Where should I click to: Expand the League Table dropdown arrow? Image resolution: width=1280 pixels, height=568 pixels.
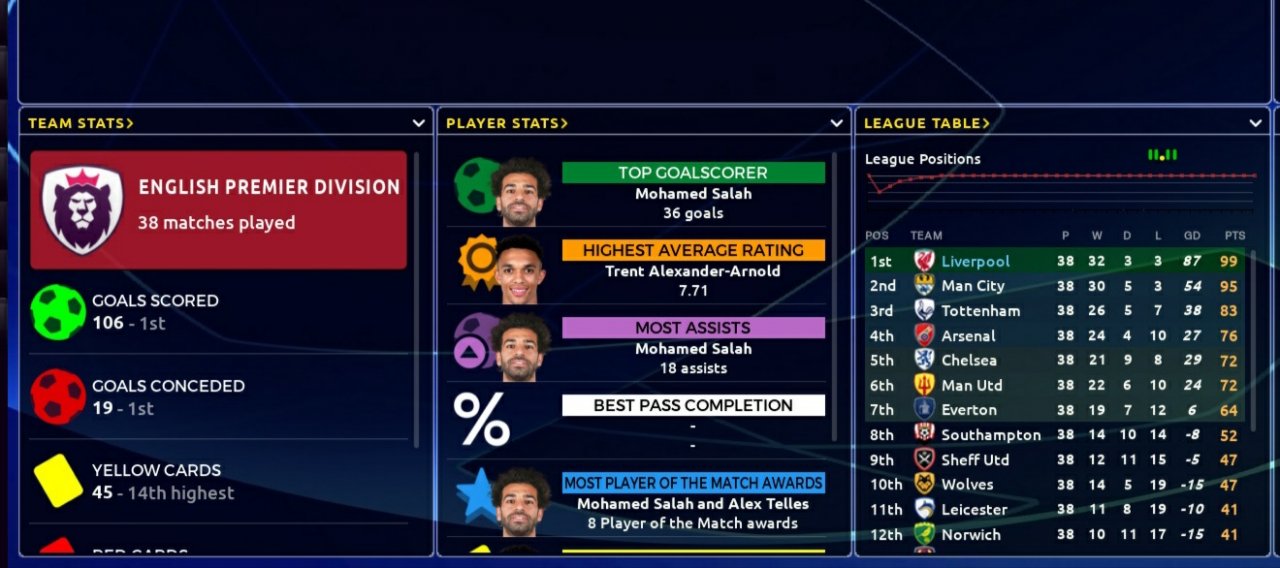1256,123
